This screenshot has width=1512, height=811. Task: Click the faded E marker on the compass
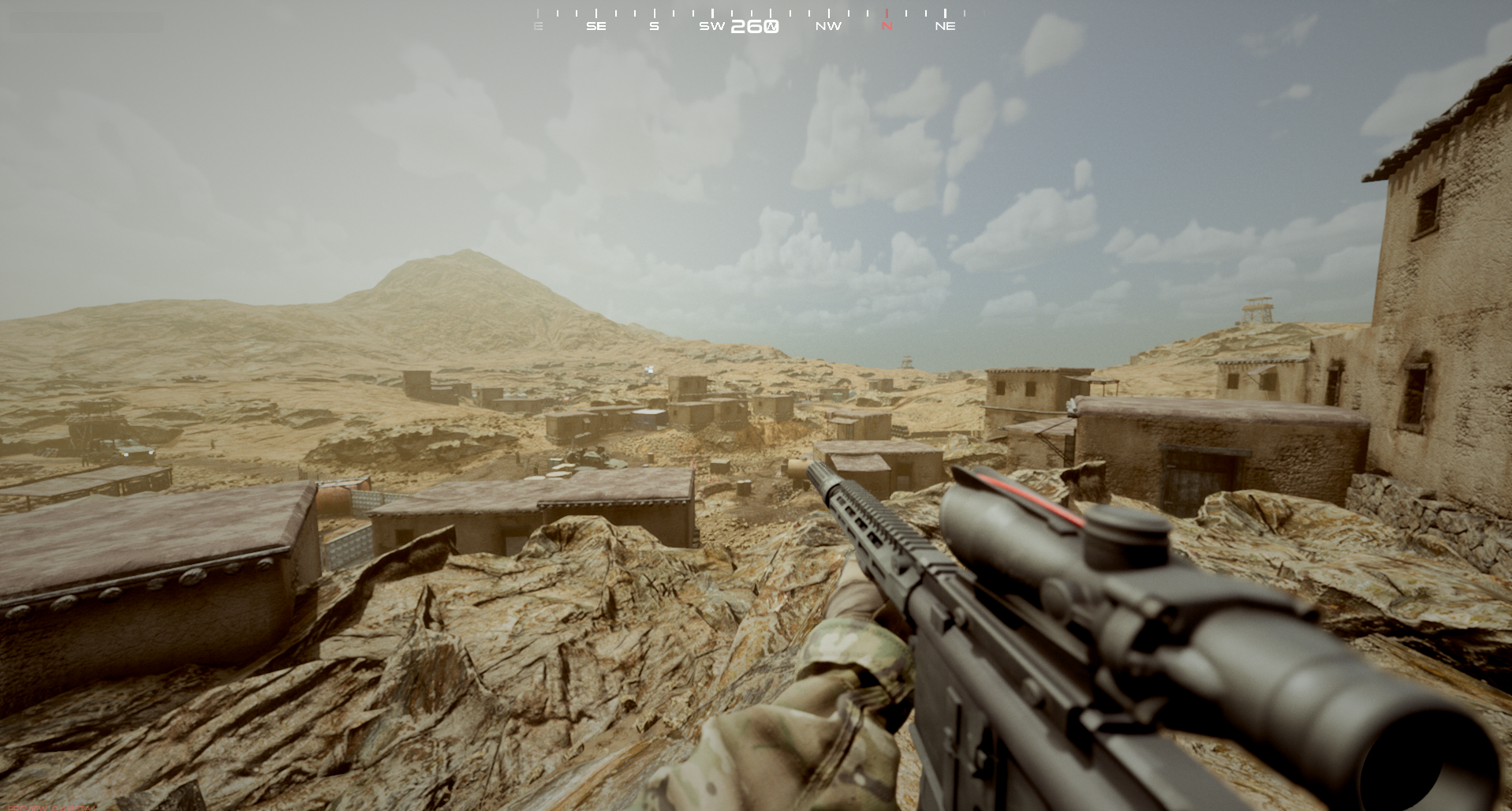click(x=538, y=25)
